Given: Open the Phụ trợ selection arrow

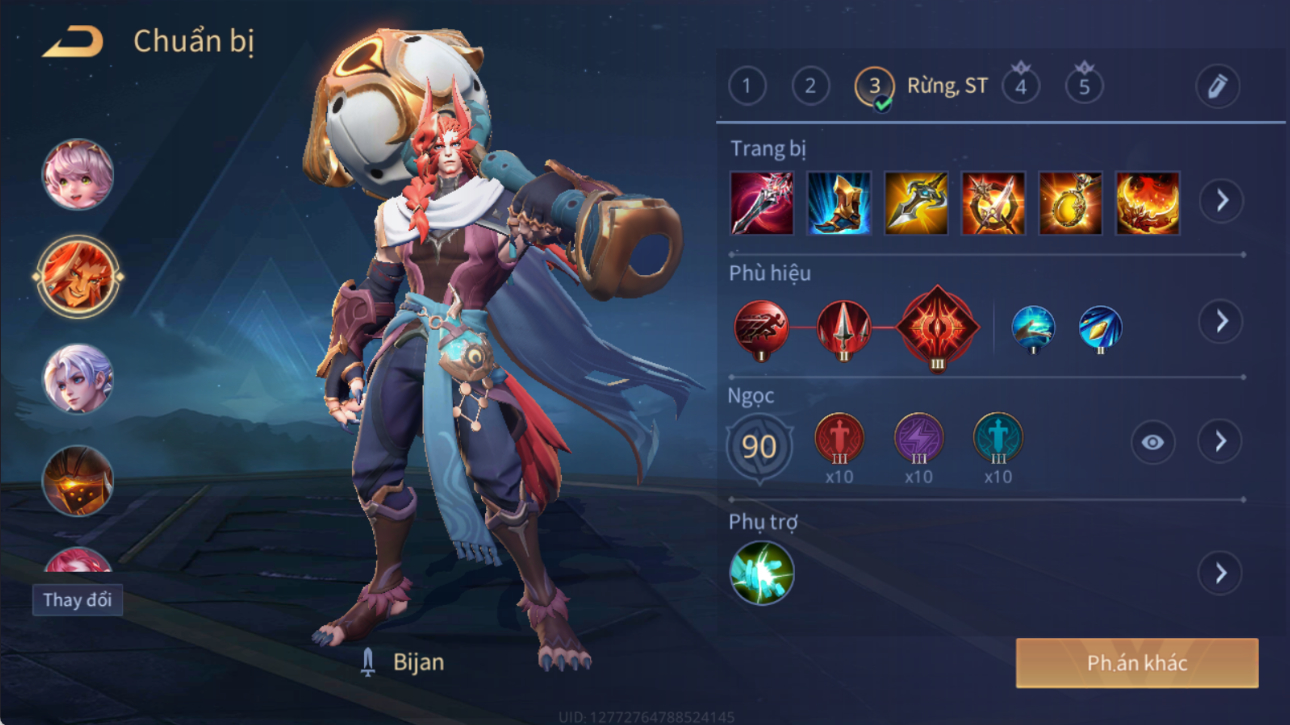Looking at the screenshot, I should (1221, 573).
